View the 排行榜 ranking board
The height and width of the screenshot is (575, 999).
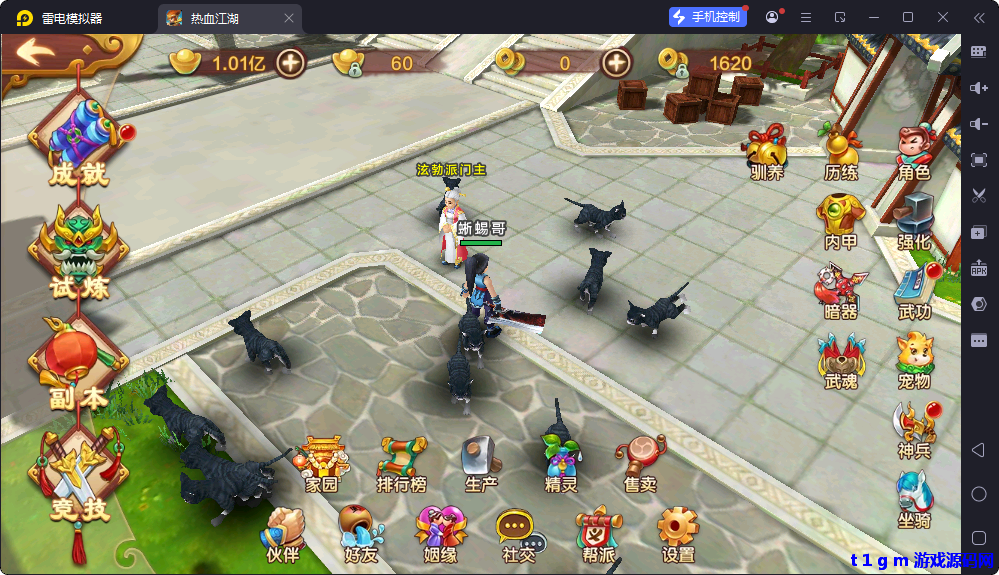tap(402, 465)
